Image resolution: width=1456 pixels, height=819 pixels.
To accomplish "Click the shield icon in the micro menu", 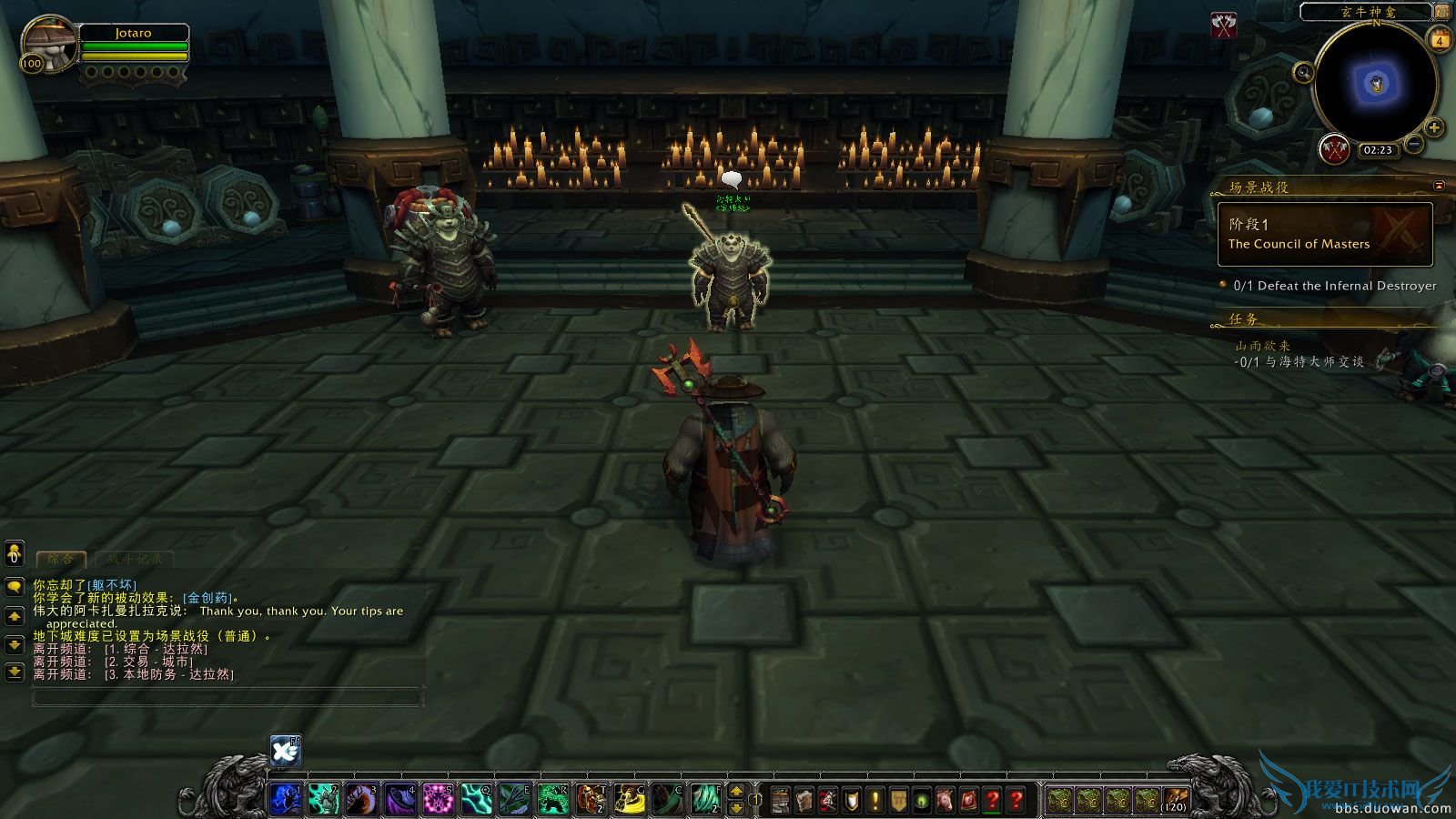I will coord(850,799).
